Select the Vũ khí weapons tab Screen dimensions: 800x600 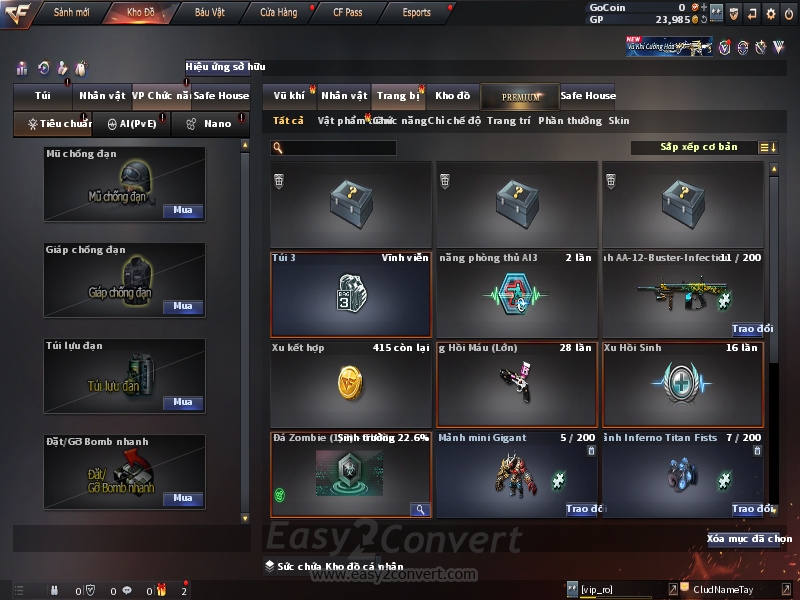click(289, 96)
